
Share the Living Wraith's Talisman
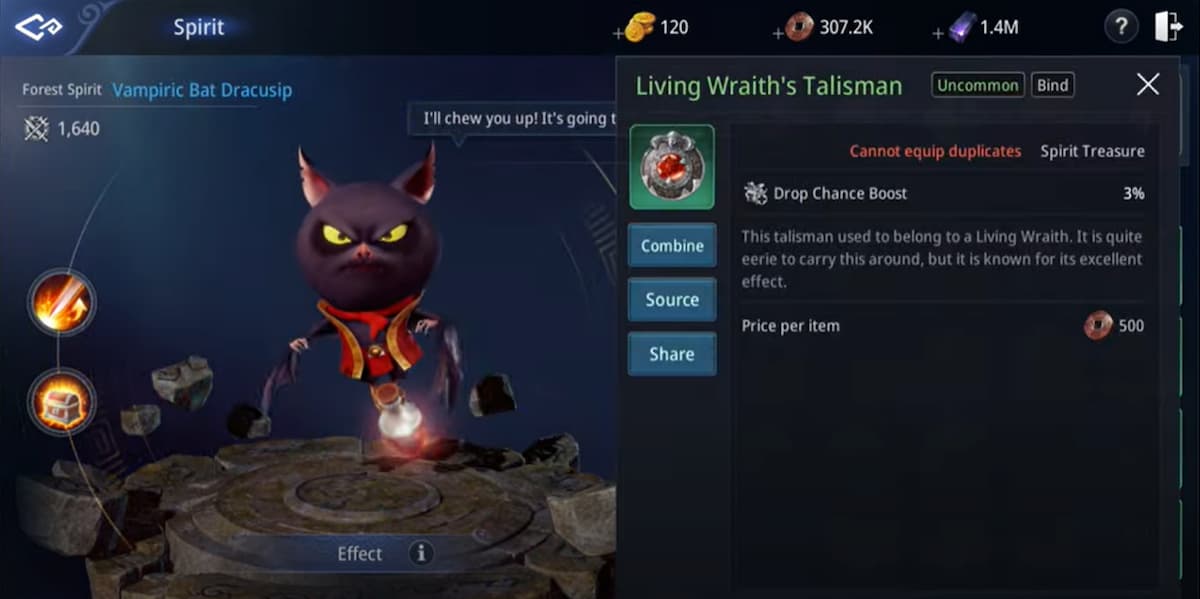[671, 354]
